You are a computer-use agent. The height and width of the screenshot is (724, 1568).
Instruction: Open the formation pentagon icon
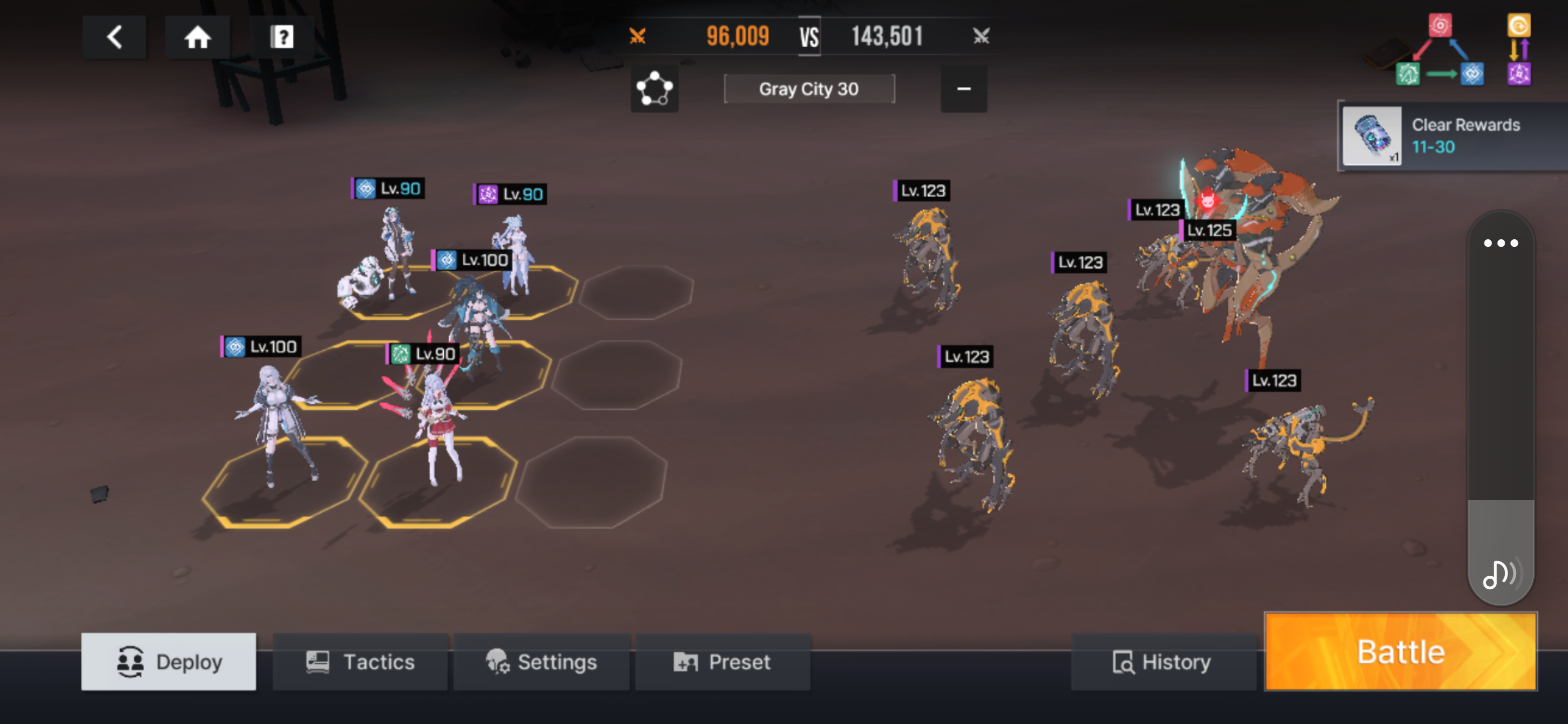[654, 89]
